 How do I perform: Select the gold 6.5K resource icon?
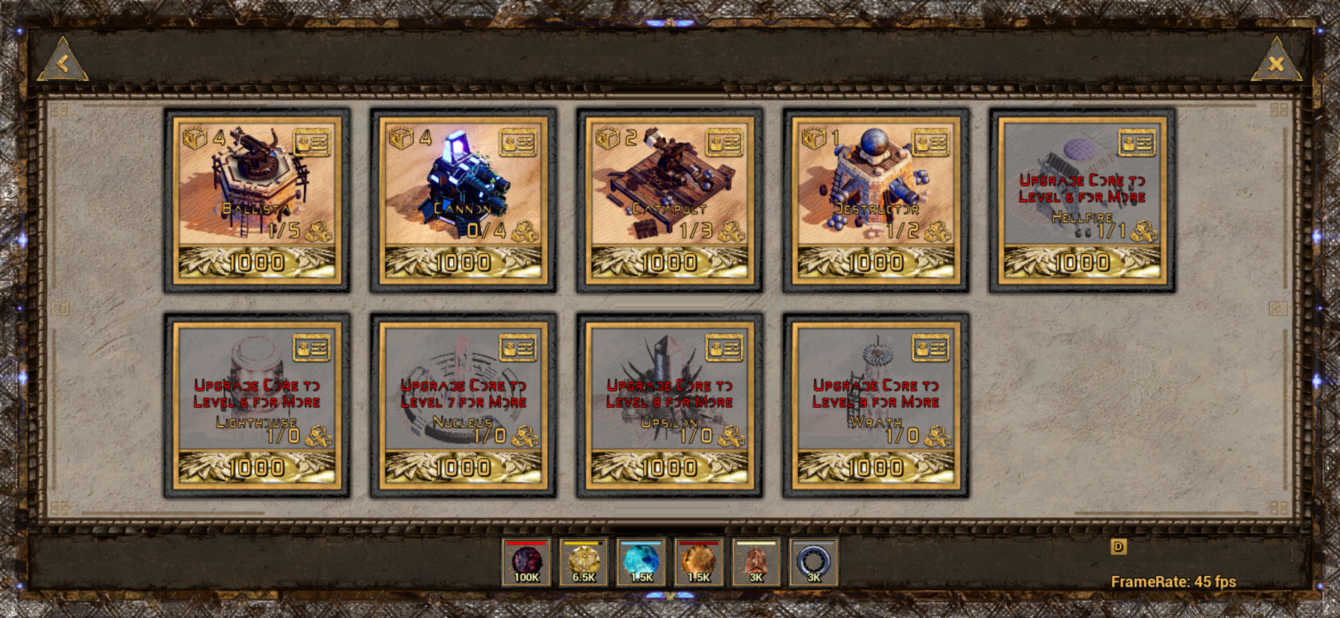click(584, 562)
